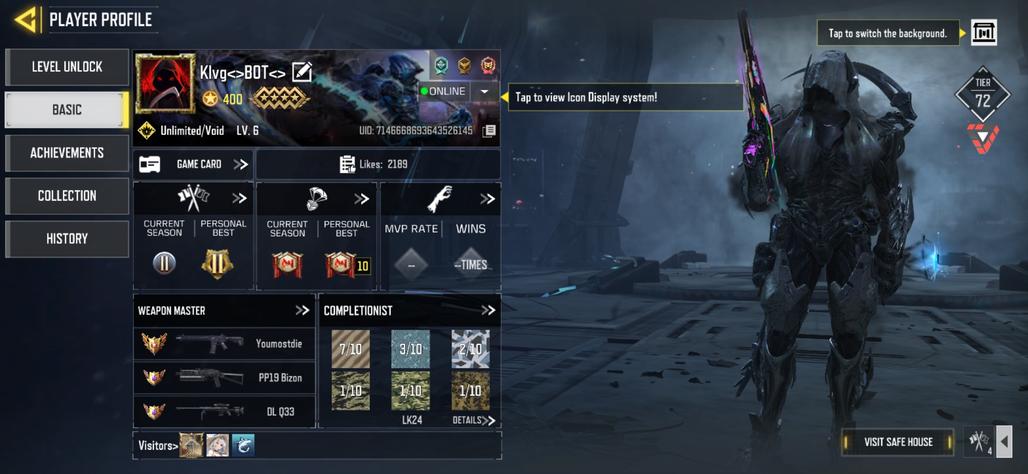Switch the profile background

coord(984,33)
